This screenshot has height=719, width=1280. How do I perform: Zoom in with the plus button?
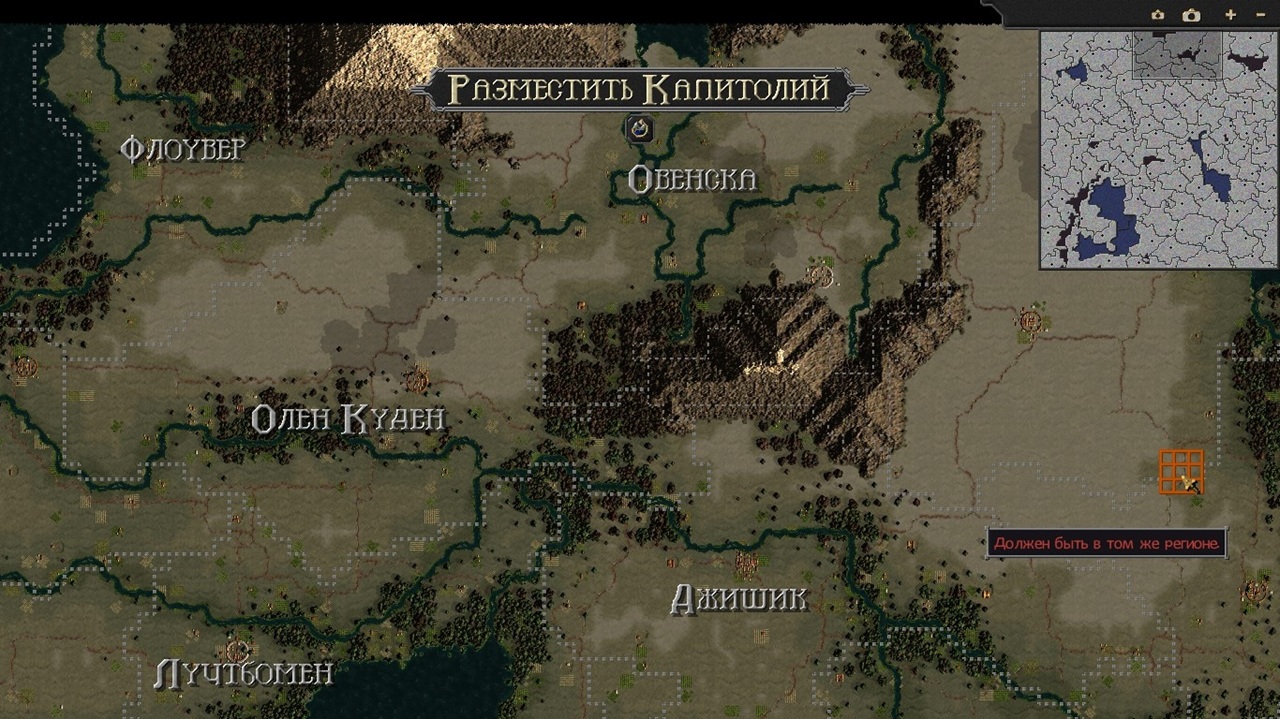[x=1230, y=15]
